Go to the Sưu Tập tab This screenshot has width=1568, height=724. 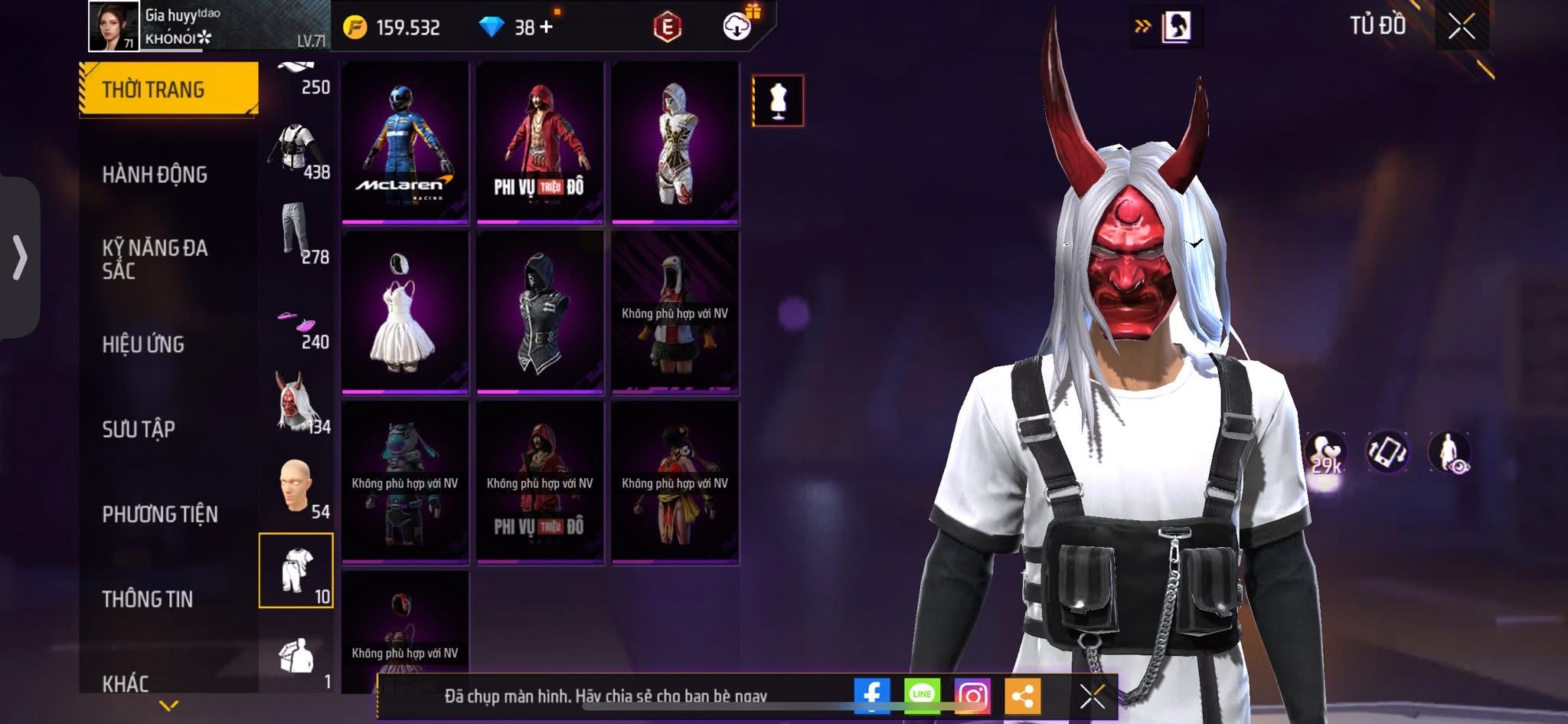tap(139, 429)
